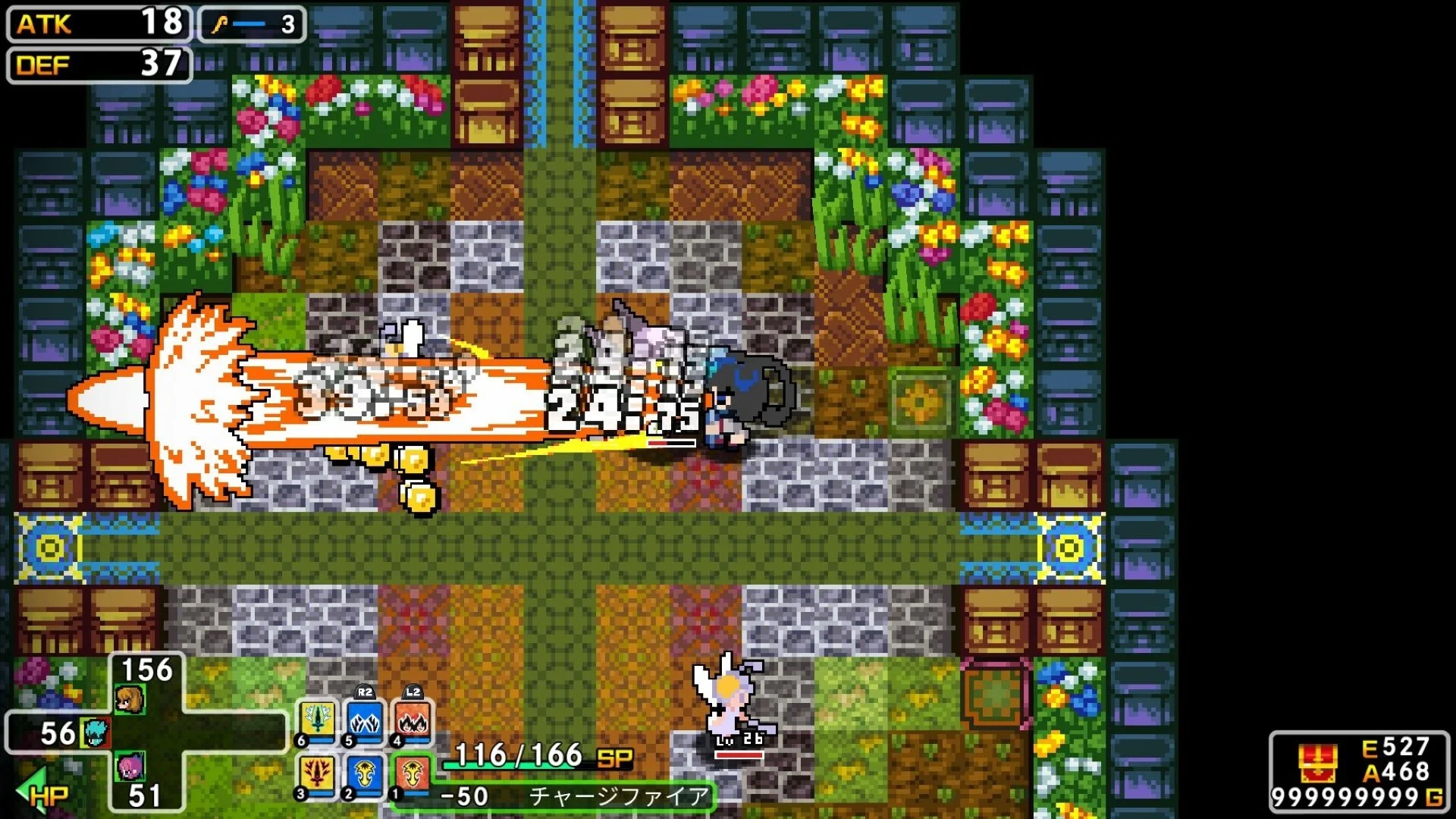Screen dimensions: 1456x819
Task: Activate skill 6, the teal sword icon
Action: pyautogui.click(x=316, y=721)
